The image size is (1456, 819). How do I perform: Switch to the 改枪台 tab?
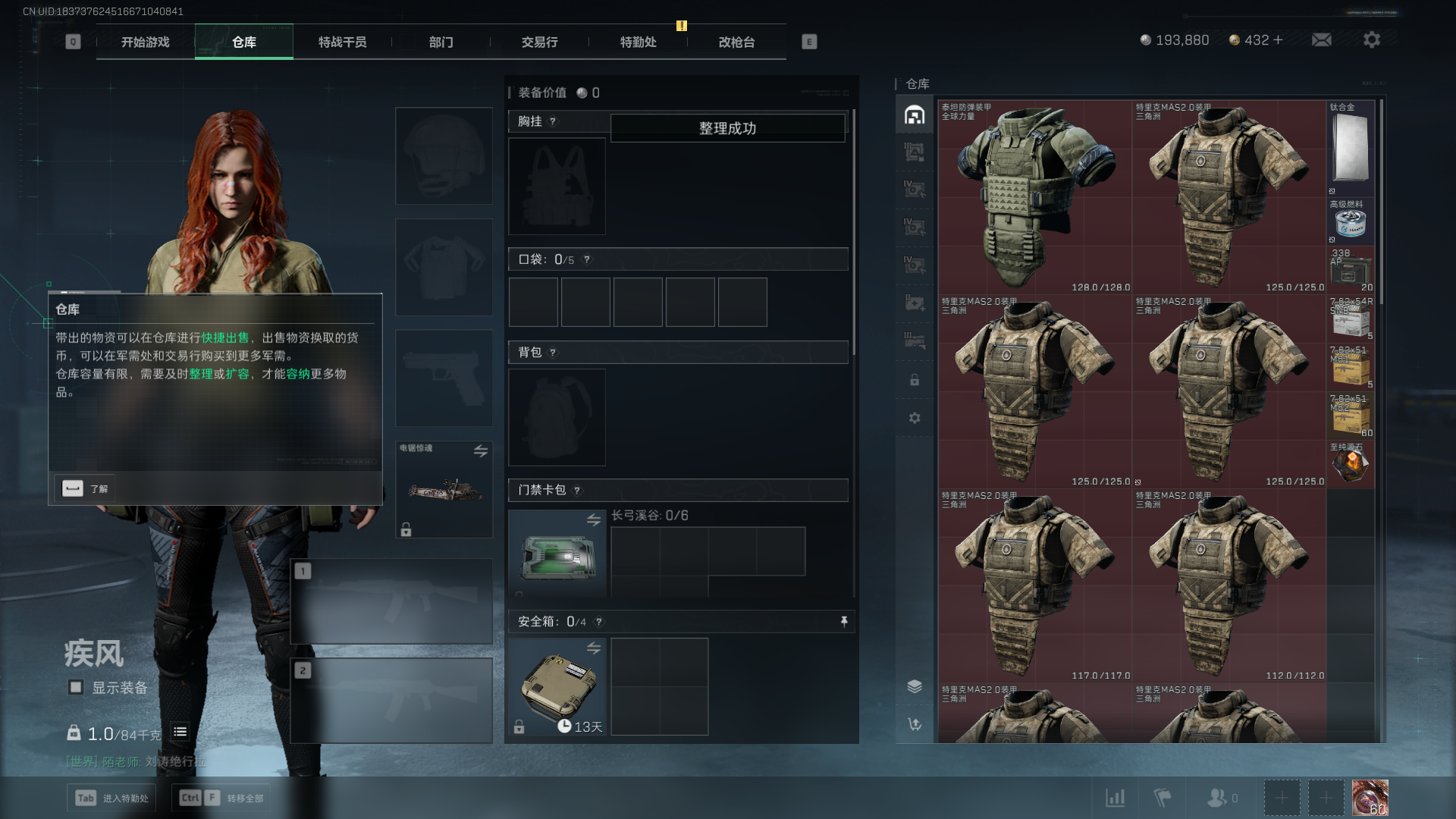pyautogui.click(x=736, y=42)
